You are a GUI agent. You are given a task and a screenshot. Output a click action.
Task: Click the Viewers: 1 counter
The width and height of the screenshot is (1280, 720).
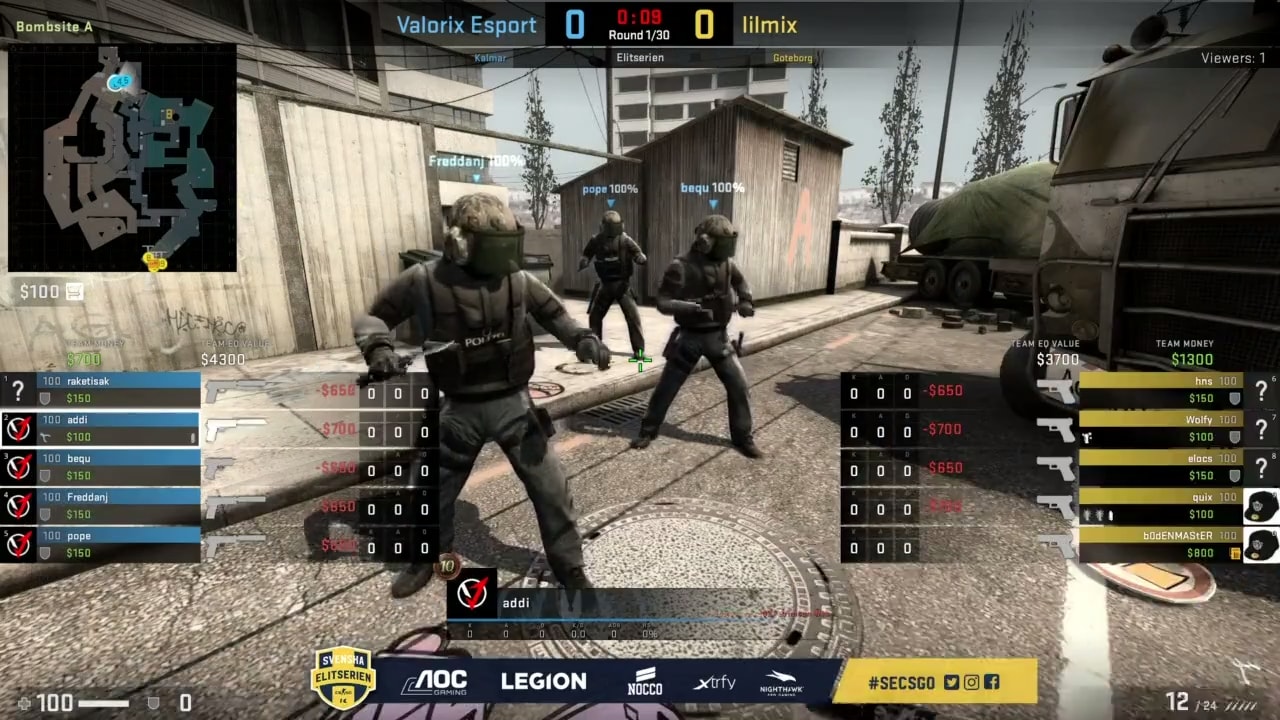pyautogui.click(x=1232, y=59)
